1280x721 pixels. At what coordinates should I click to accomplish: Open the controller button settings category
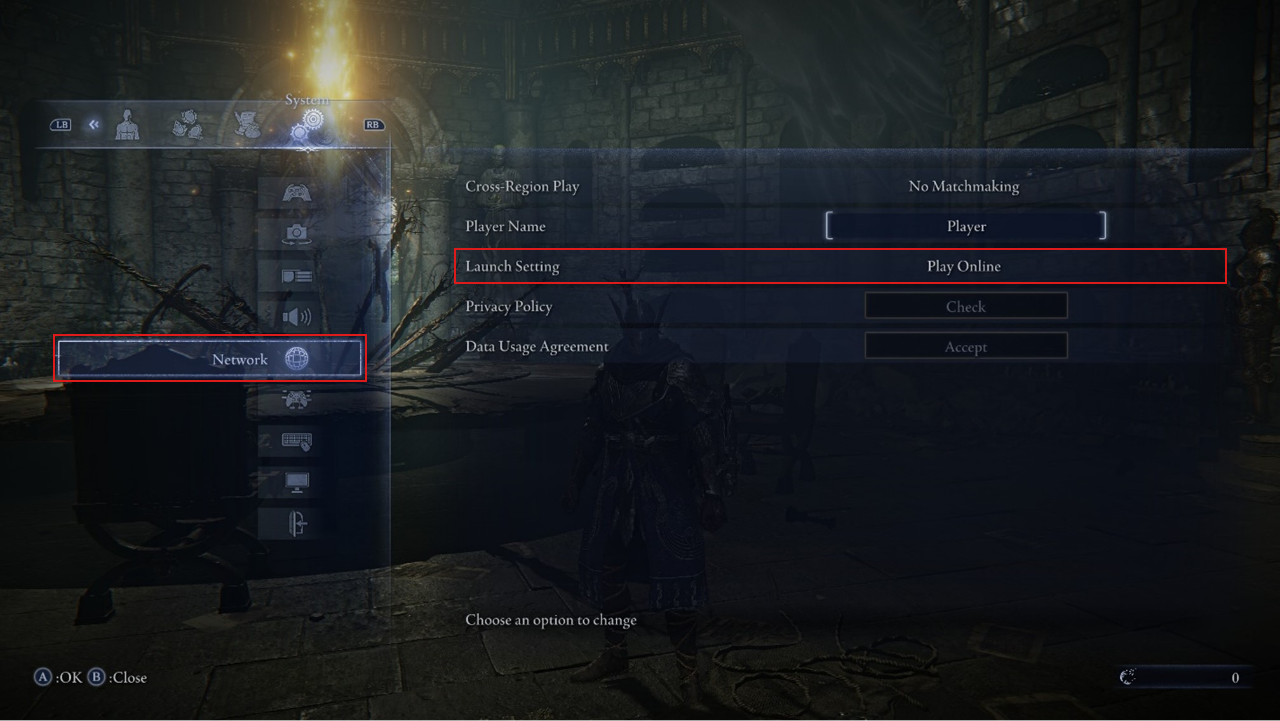pos(297,399)
